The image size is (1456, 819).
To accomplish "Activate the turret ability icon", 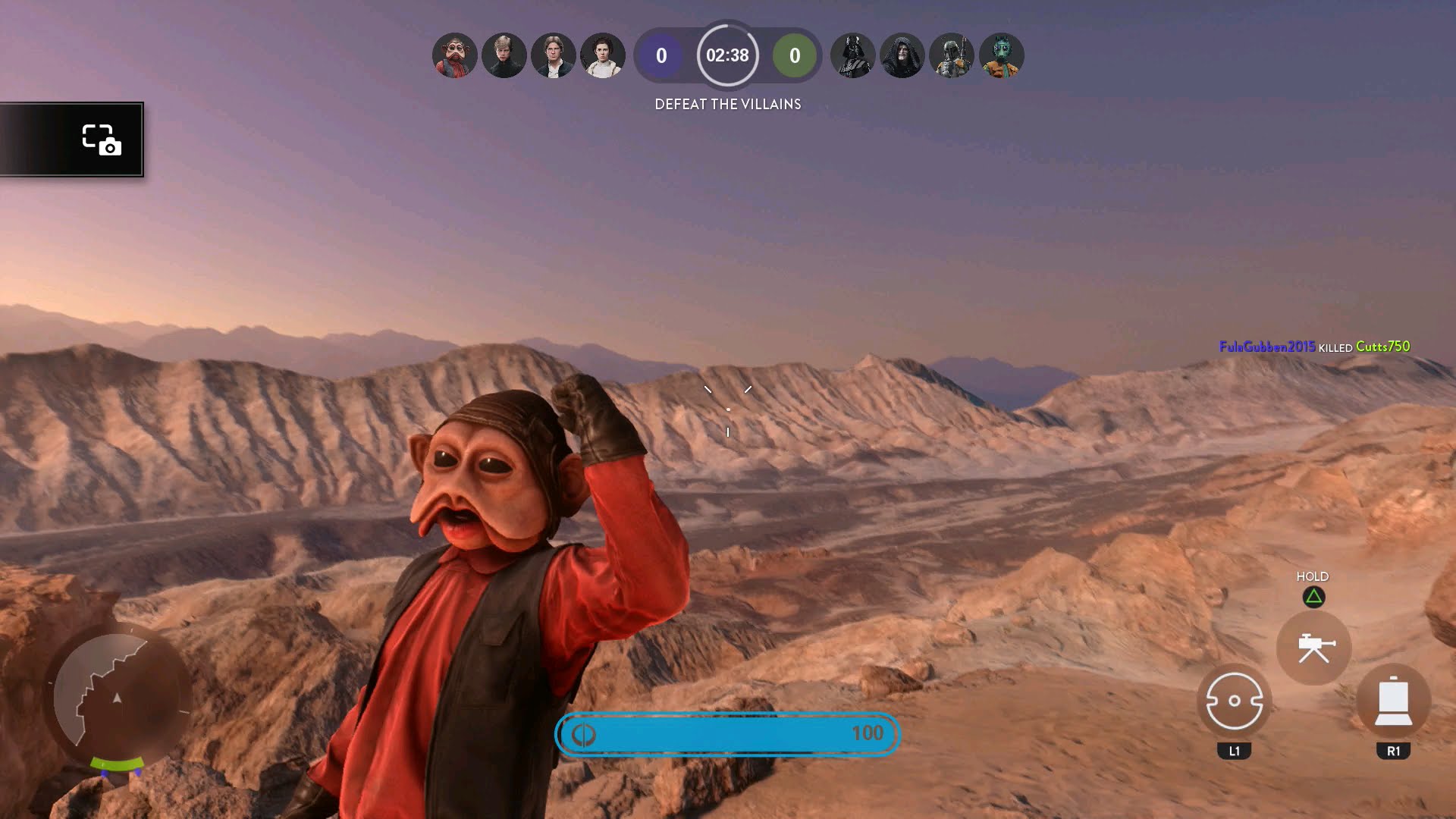I will [1313, 648].
